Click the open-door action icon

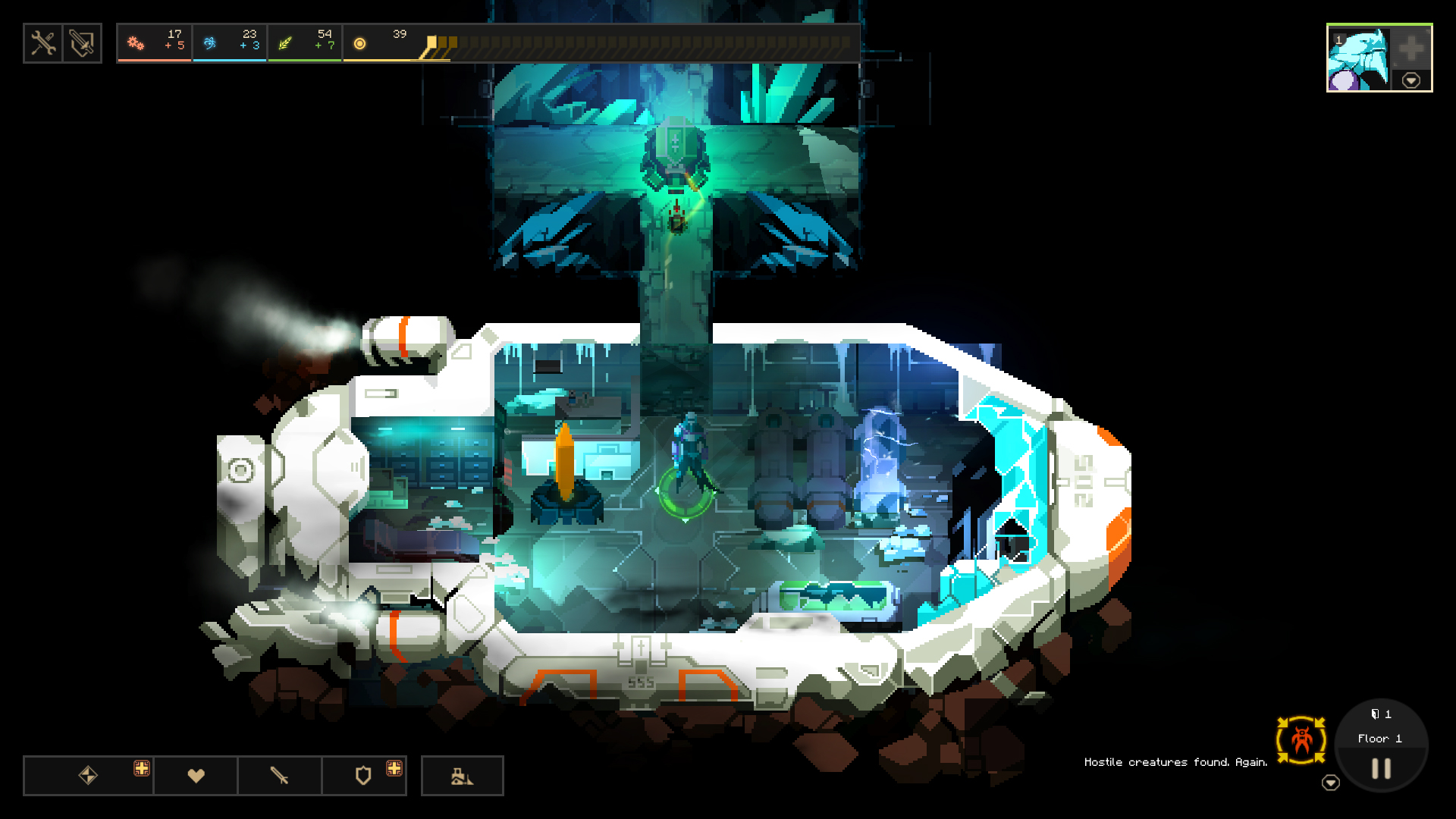(x=463, y=775)
